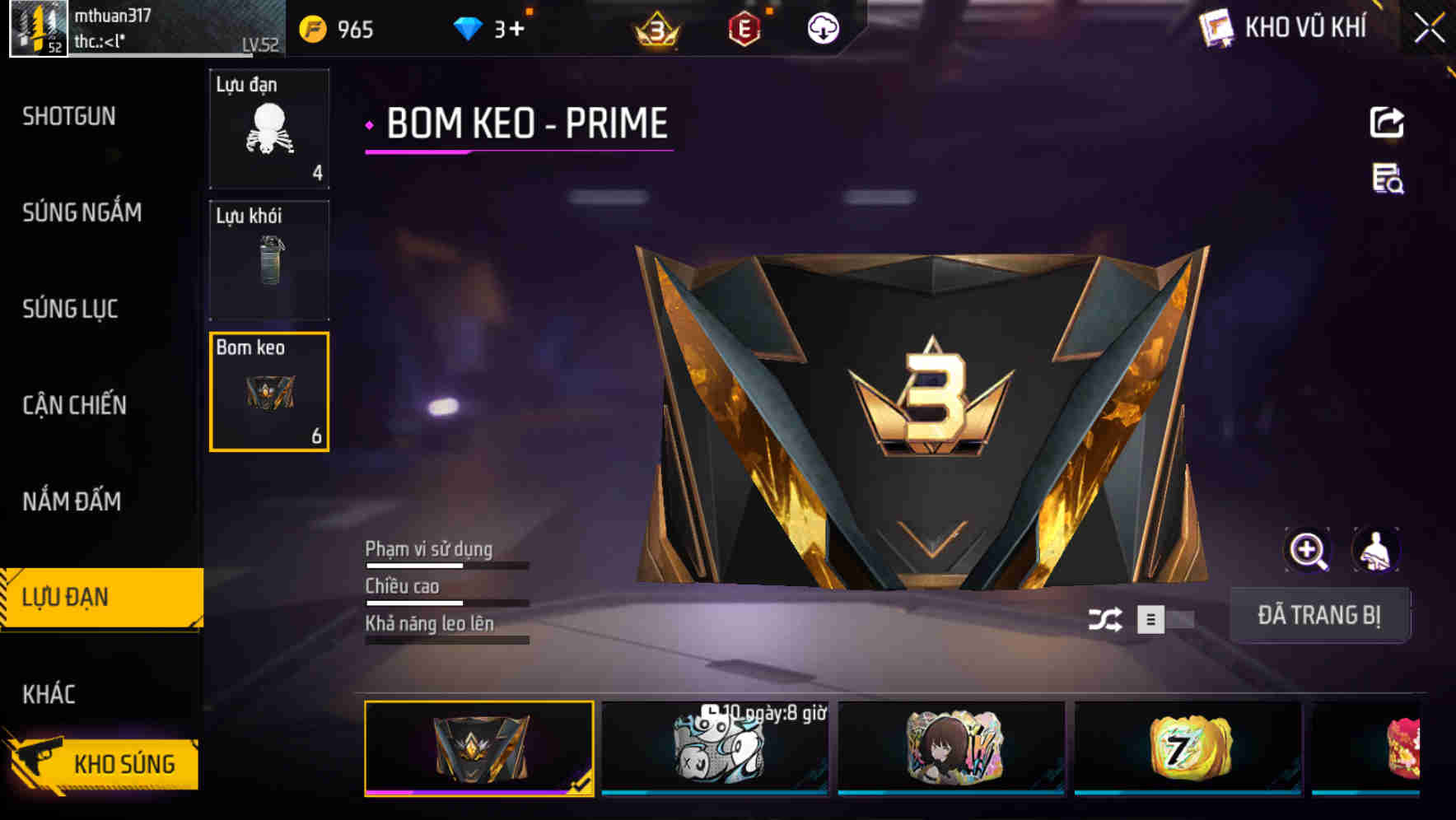Switch to the SHOTGUN category
Image resolution: width=1456 pixels, height=820 pixels.
(x=69, y=117)
